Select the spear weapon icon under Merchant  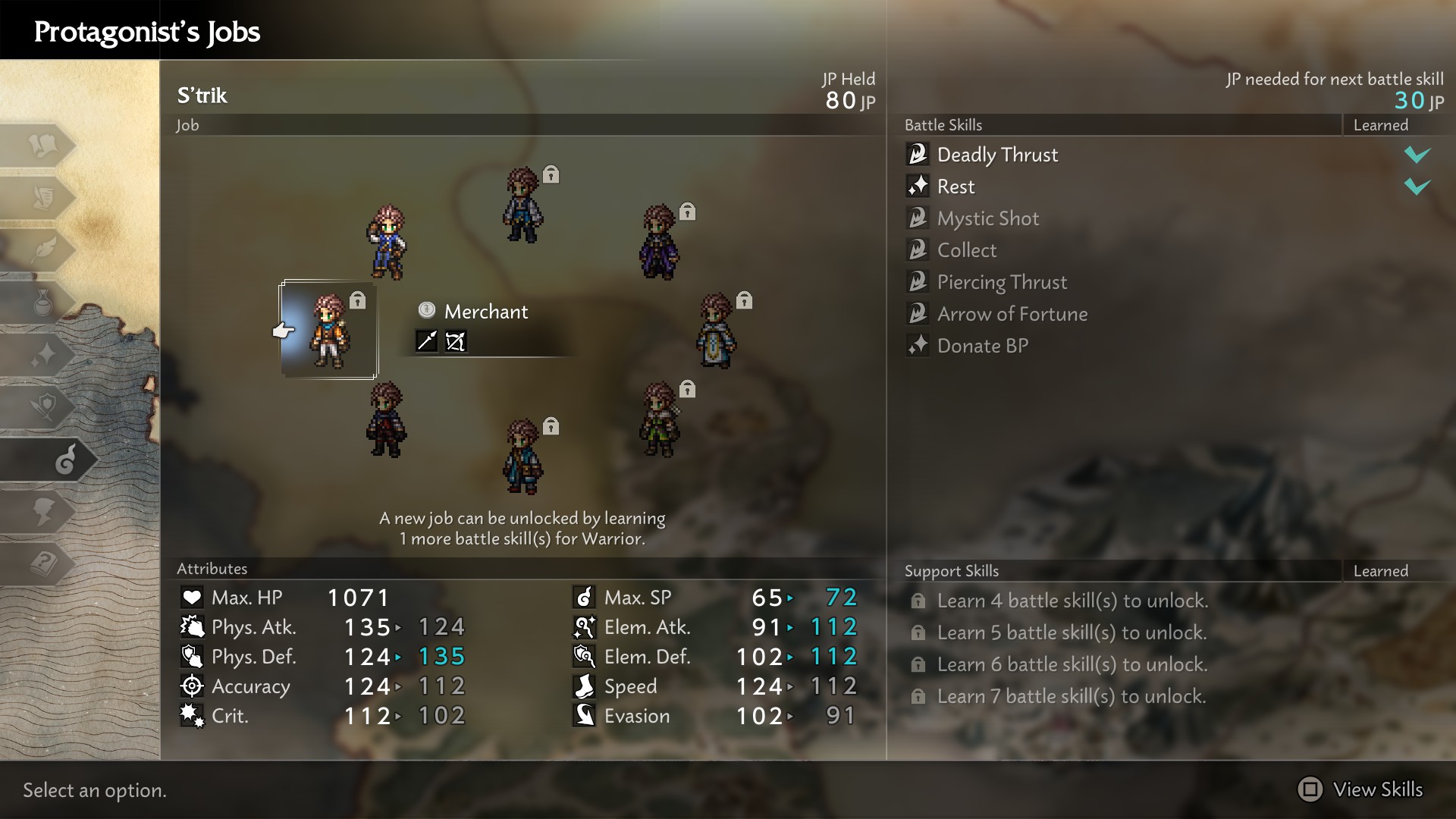click(x=427, y=341)
